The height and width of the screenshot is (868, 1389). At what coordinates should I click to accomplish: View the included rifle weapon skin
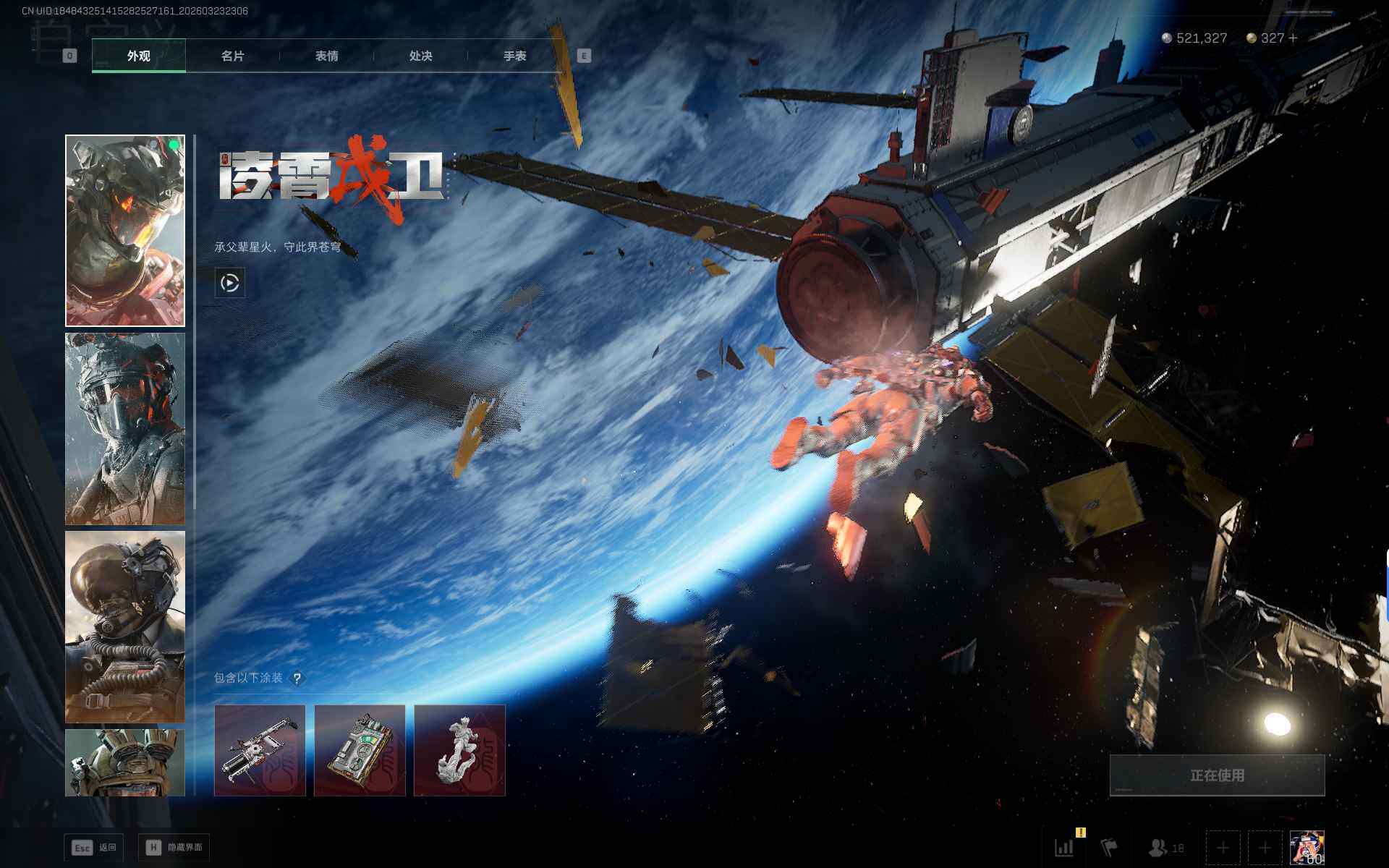260,750
